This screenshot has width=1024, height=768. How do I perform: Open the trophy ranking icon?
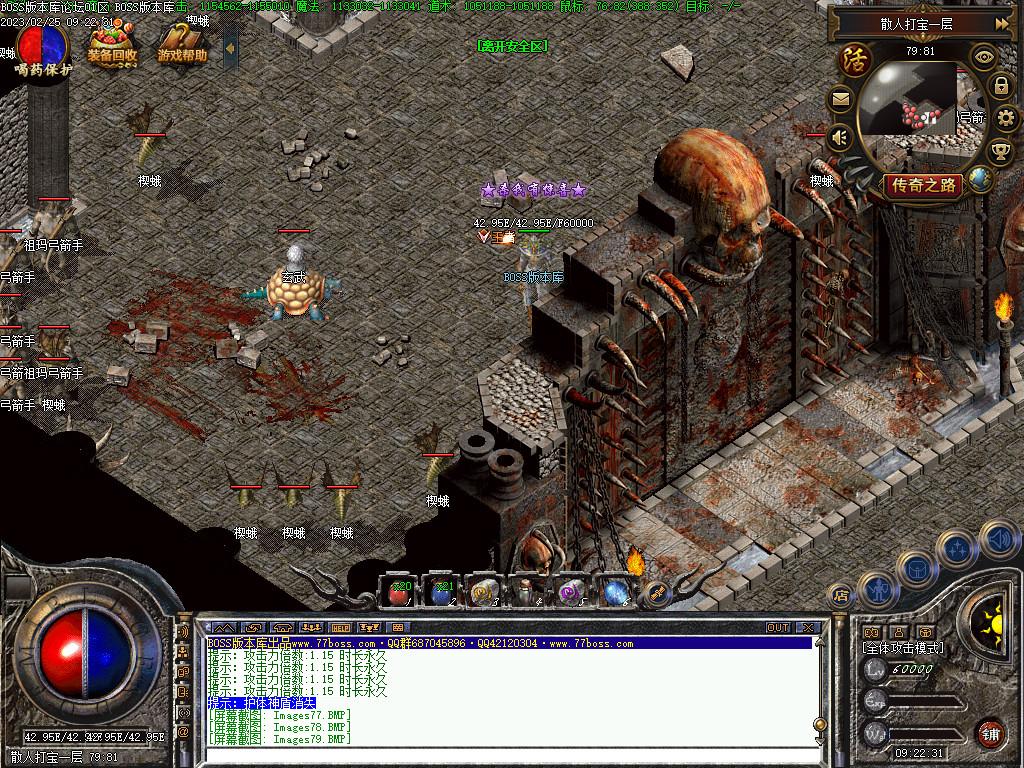1000,152
